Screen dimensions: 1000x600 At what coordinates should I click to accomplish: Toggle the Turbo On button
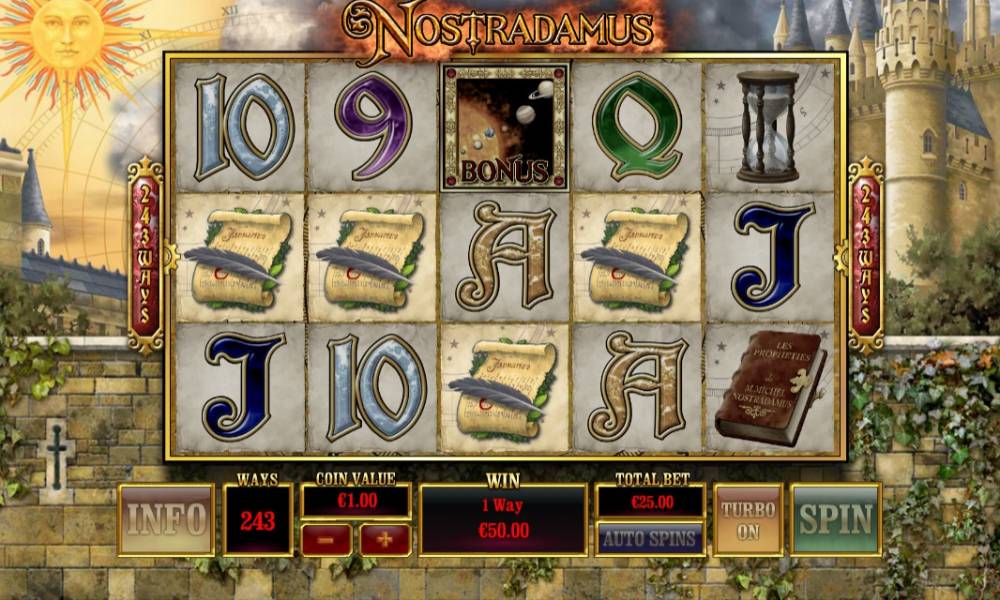click(748, 519)
